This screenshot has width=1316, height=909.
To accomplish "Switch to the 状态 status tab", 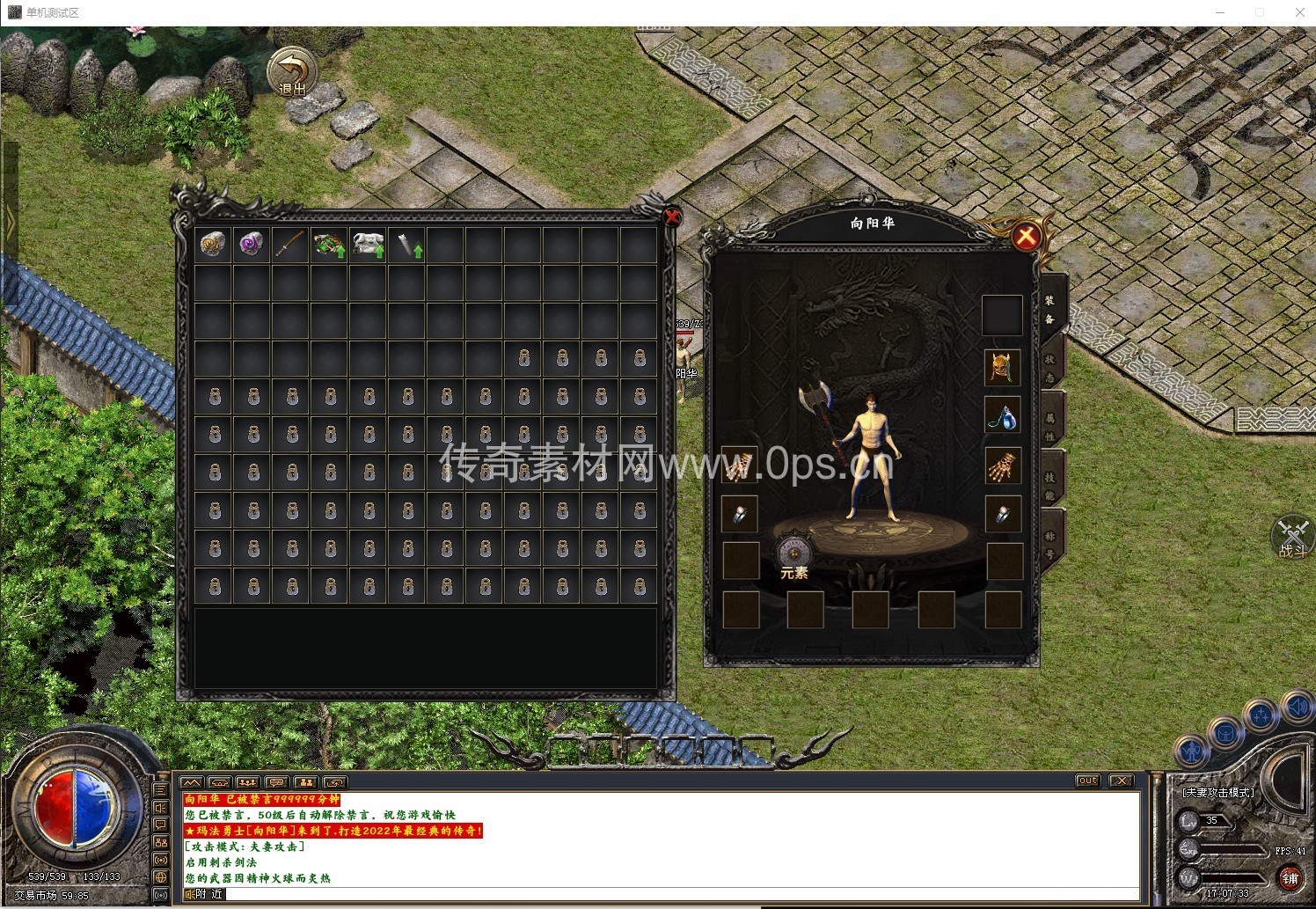I will (1050, 369).
